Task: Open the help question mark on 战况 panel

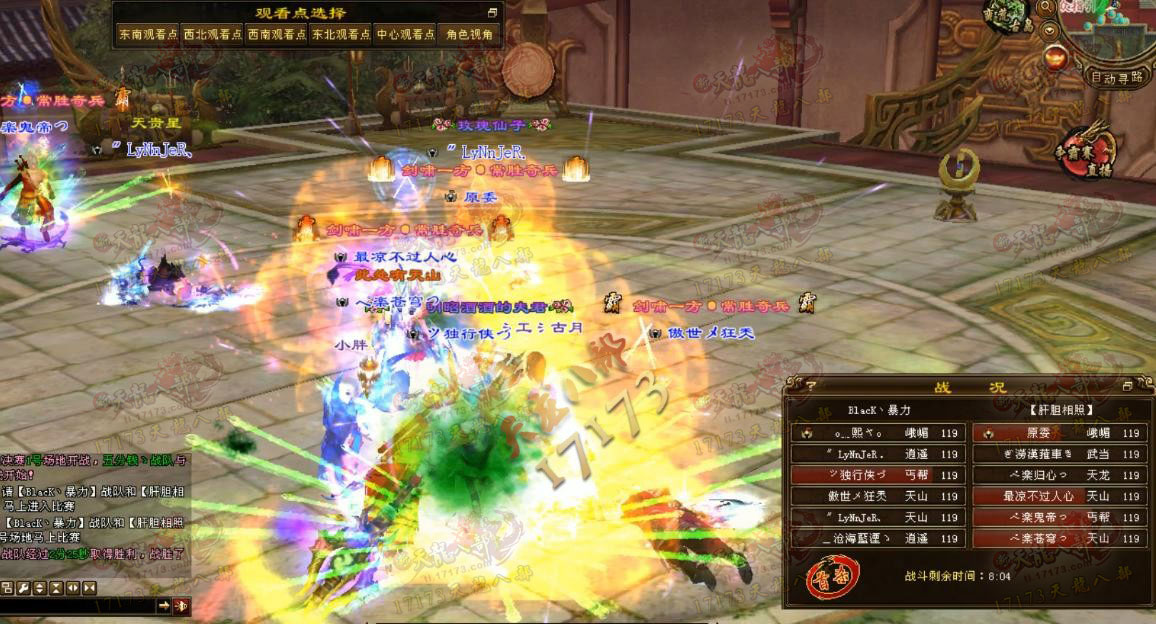Action: (x=810, y=386)
